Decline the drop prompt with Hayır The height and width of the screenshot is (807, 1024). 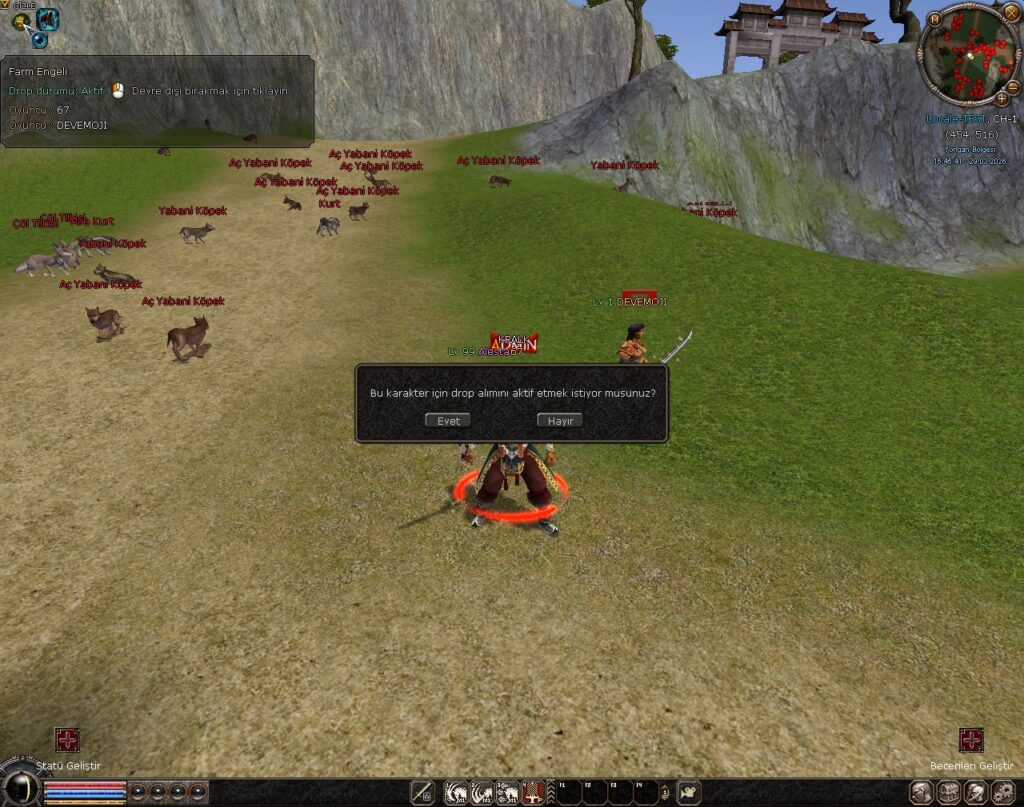click(x=559, y=421)
